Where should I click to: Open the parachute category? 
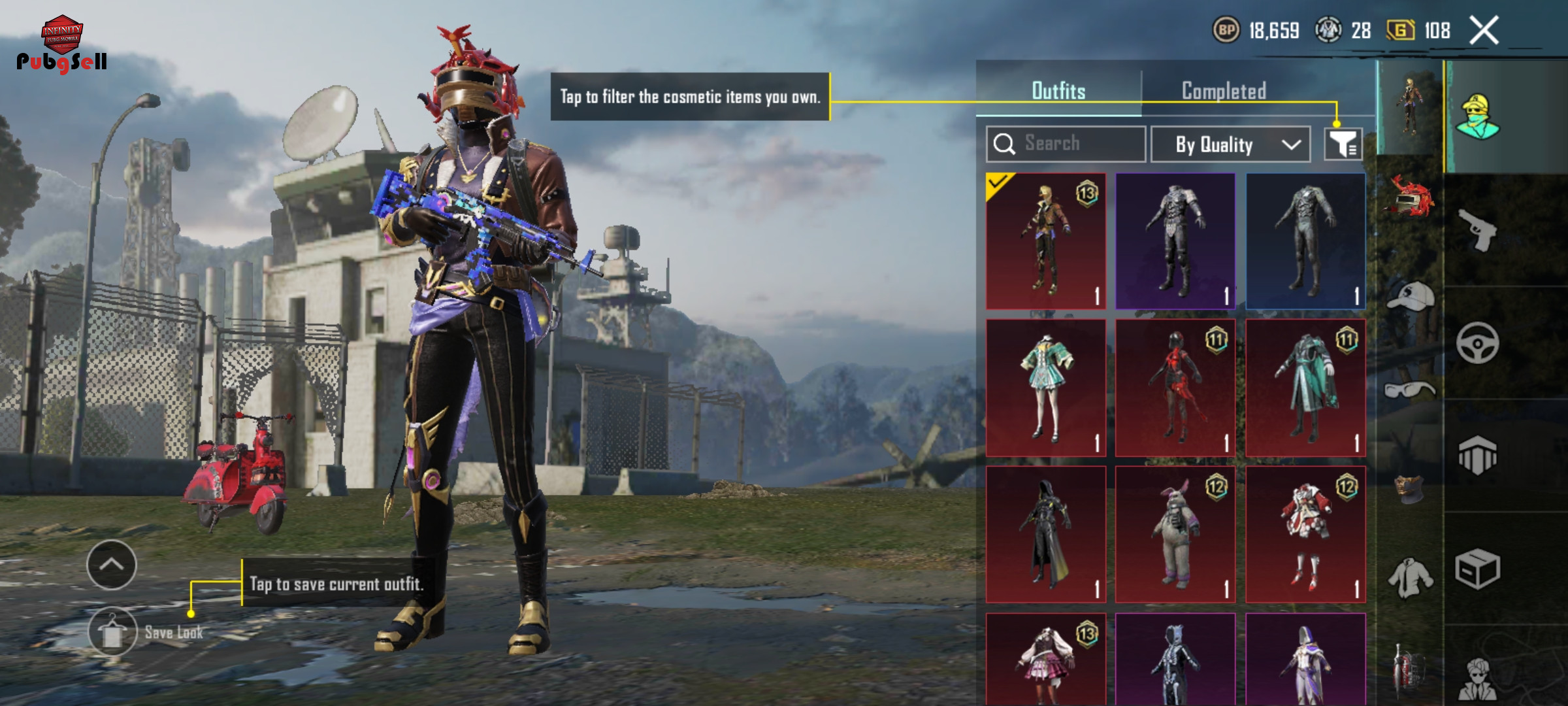click(1478, 456)
